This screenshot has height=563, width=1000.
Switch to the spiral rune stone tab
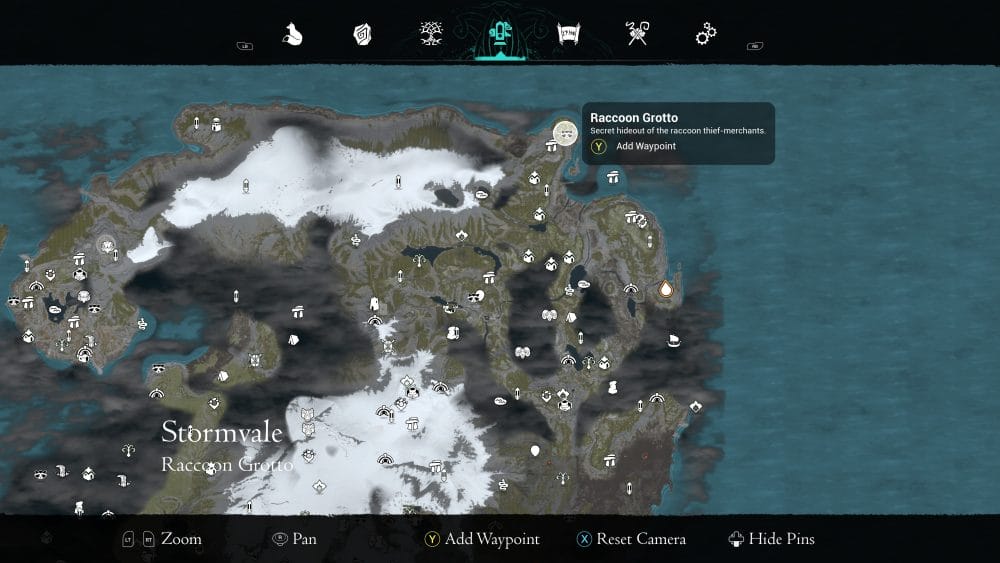pyautogui.click(x=362, y=35)
